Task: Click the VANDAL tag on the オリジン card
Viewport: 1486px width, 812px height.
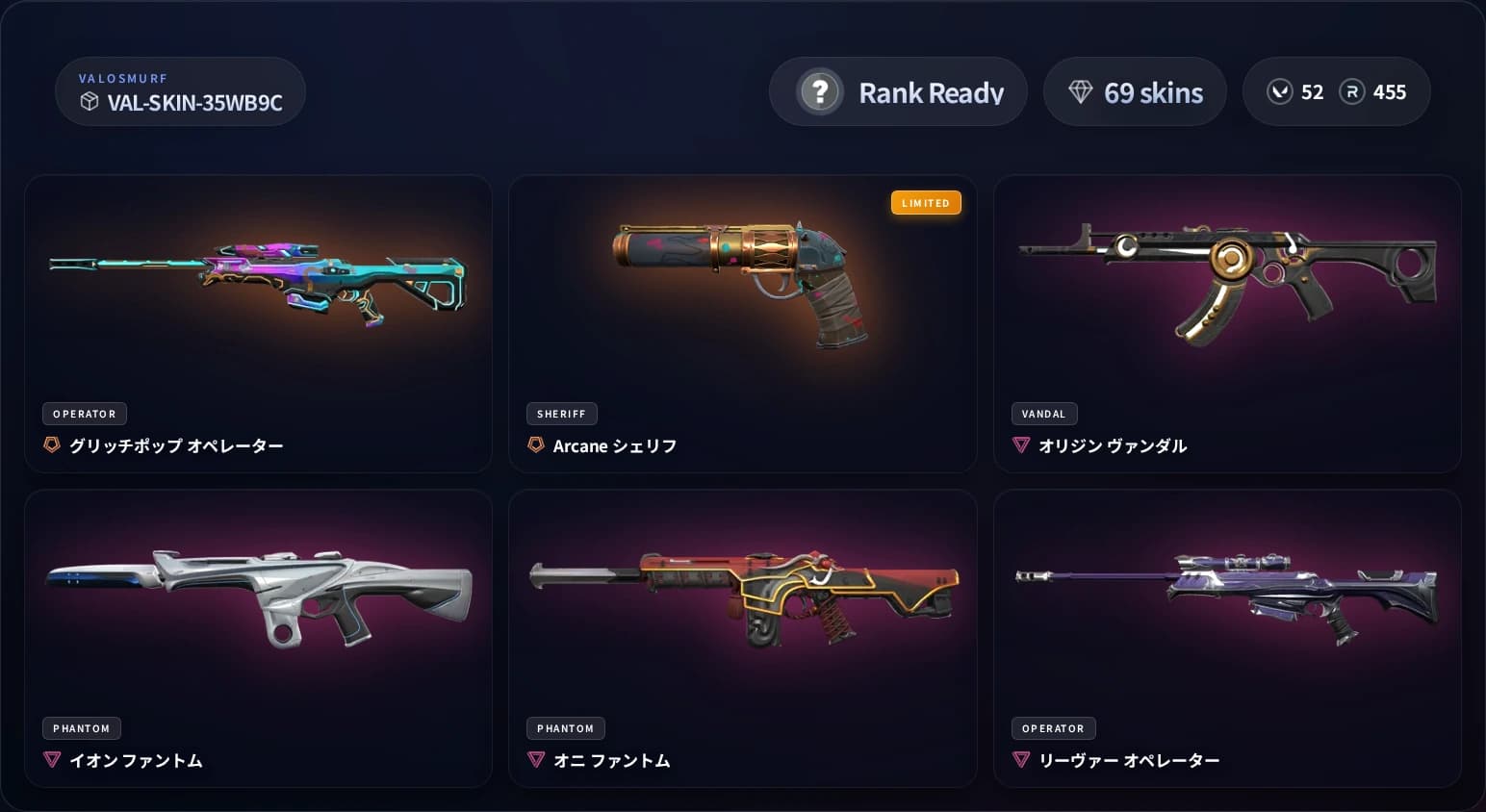Action: tap(1044, 414)
